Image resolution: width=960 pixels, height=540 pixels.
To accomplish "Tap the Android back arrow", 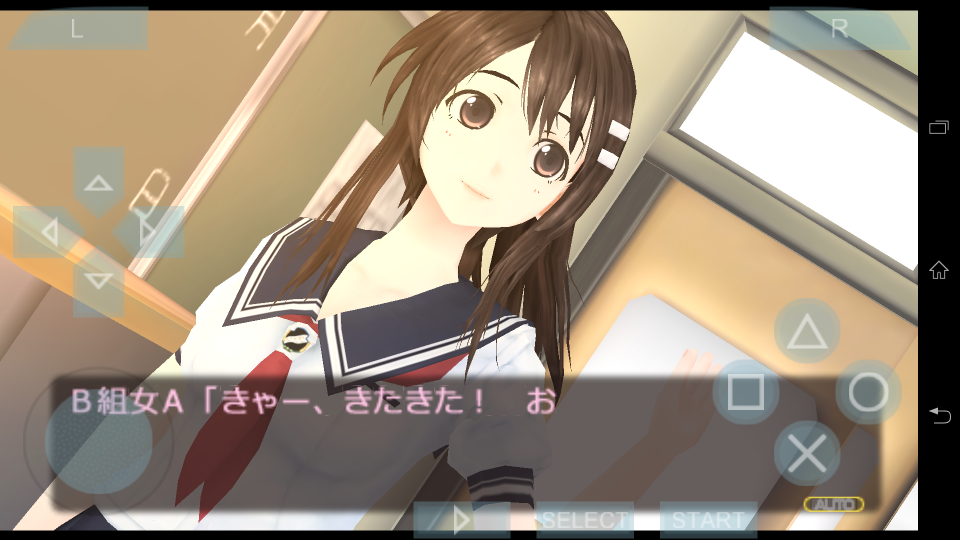I will [939, 414].
